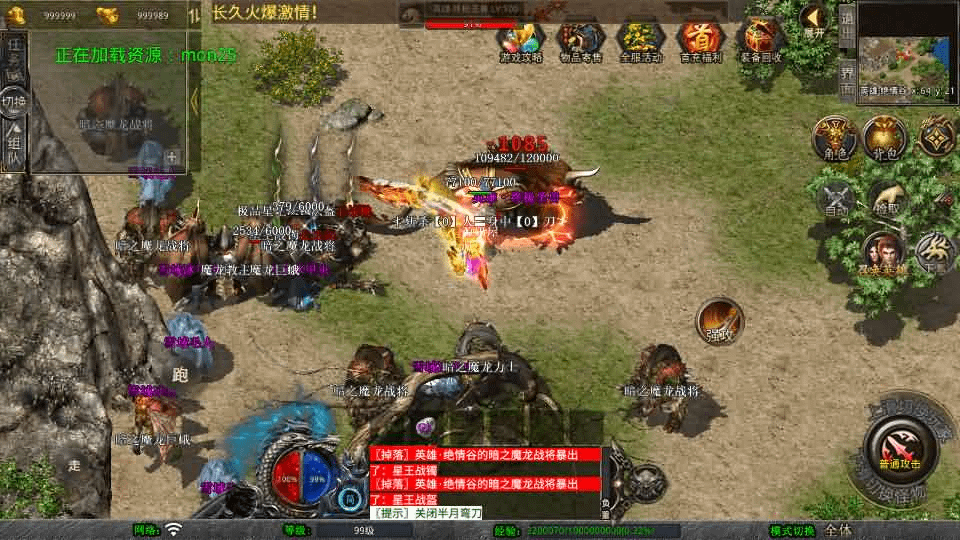This screenshot has height=540, width=960.
Task: Open the 装备回收 equipment recycling chest
Action: 762,40
